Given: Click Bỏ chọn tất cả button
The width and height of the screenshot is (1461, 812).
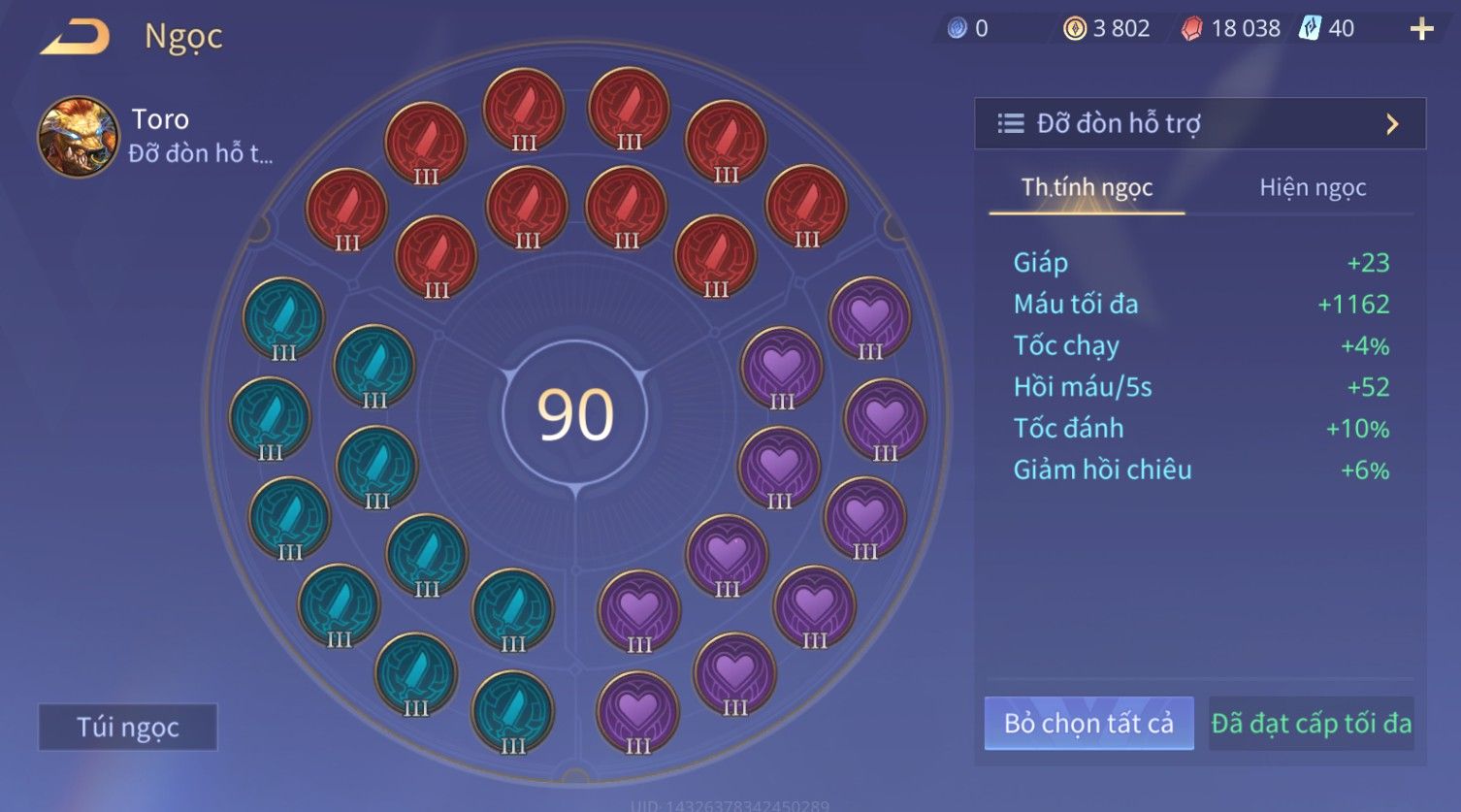Looking at the screenshot, I should point(1088,724).
